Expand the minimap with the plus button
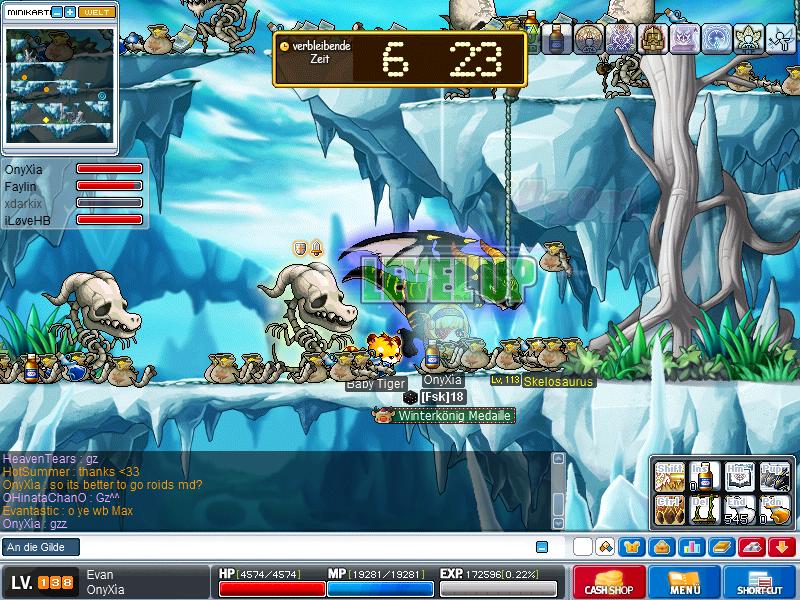 [70, 12]
